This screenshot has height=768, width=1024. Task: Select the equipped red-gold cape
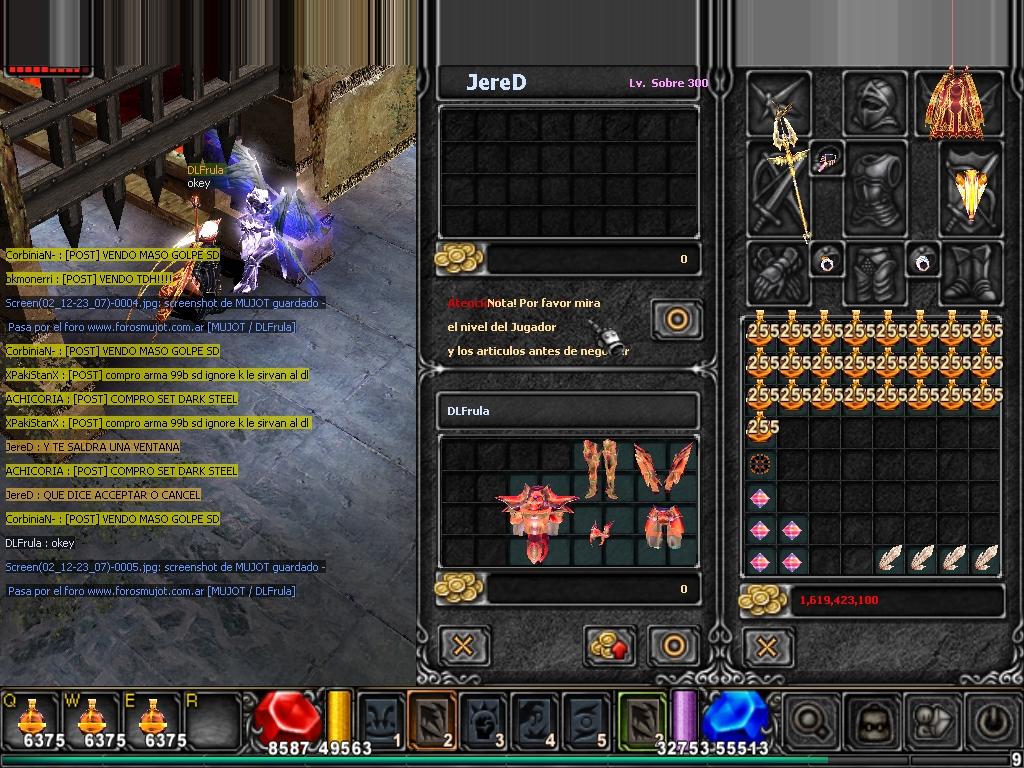[954, 102]
